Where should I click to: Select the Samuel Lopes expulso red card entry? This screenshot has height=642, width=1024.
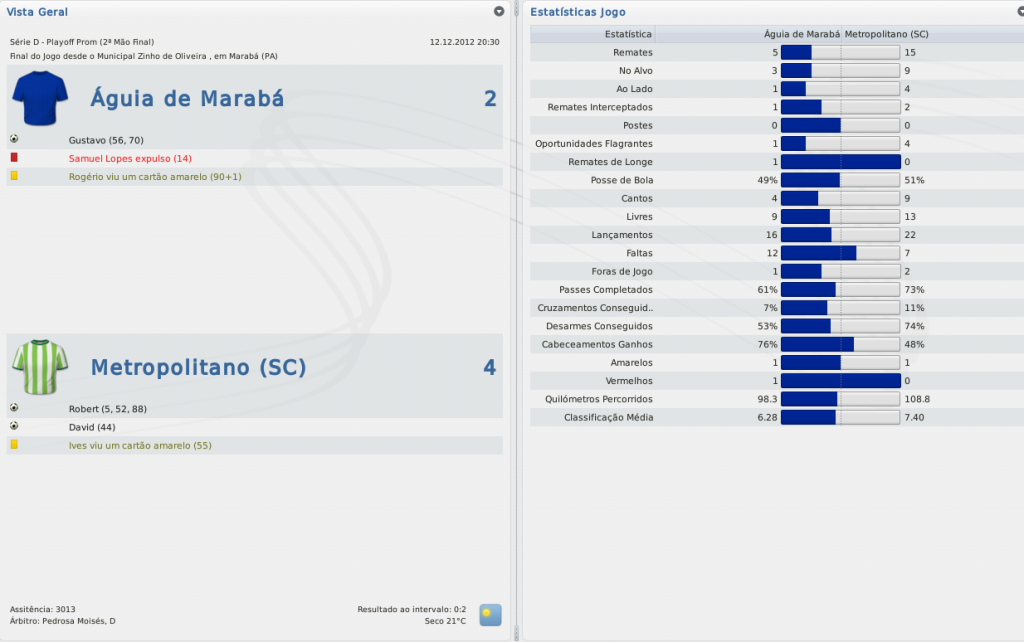130,158
